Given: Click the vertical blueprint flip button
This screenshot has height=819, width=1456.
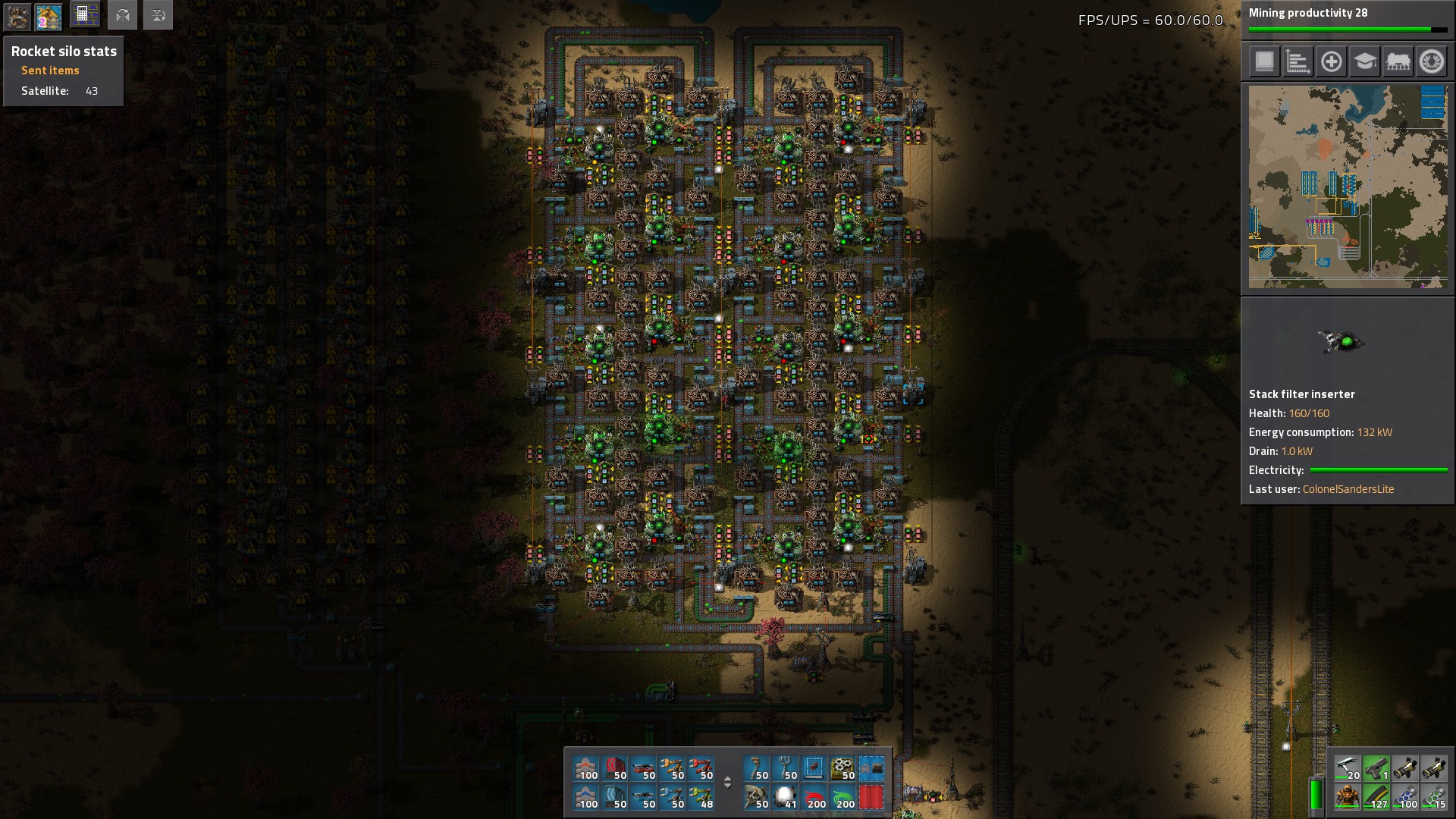Looking at the screenshot, I should click(158, 15).
